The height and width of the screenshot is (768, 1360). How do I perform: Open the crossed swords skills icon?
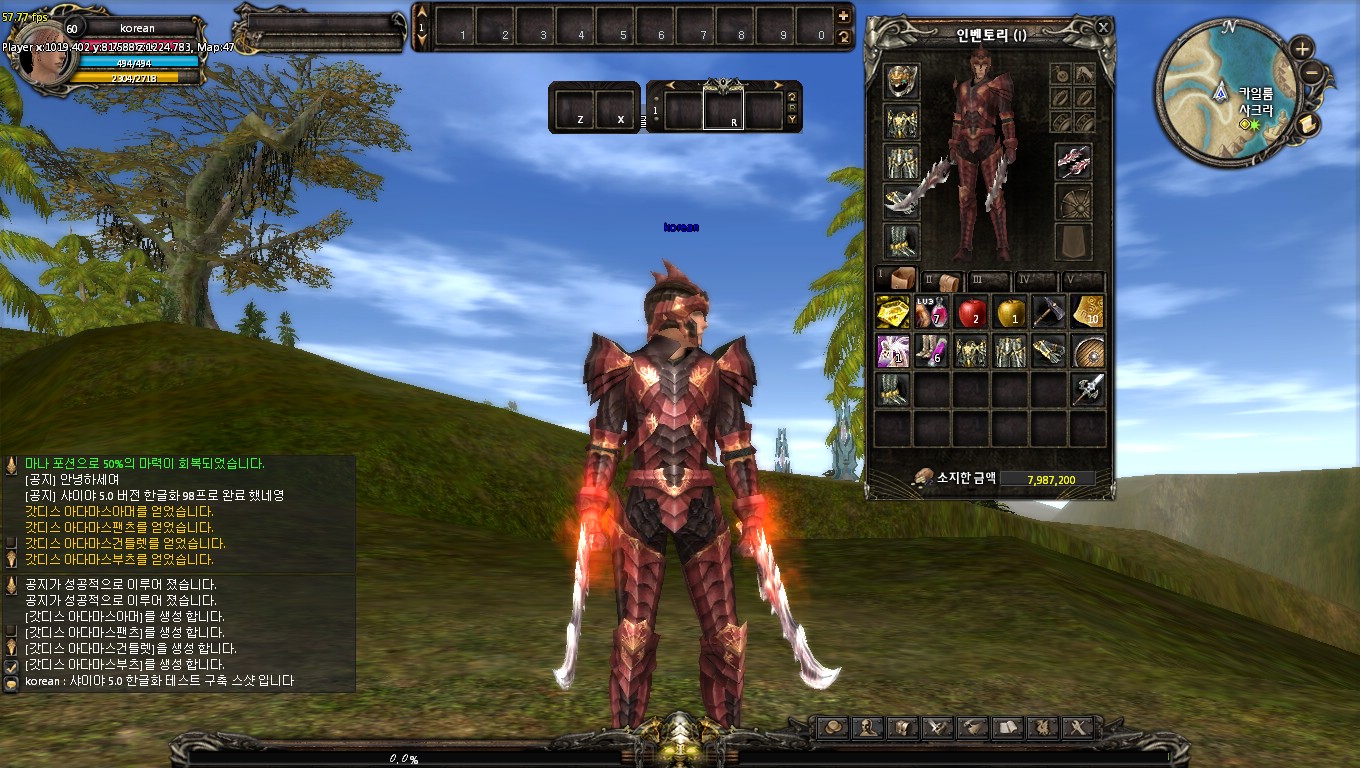point(937,727)
